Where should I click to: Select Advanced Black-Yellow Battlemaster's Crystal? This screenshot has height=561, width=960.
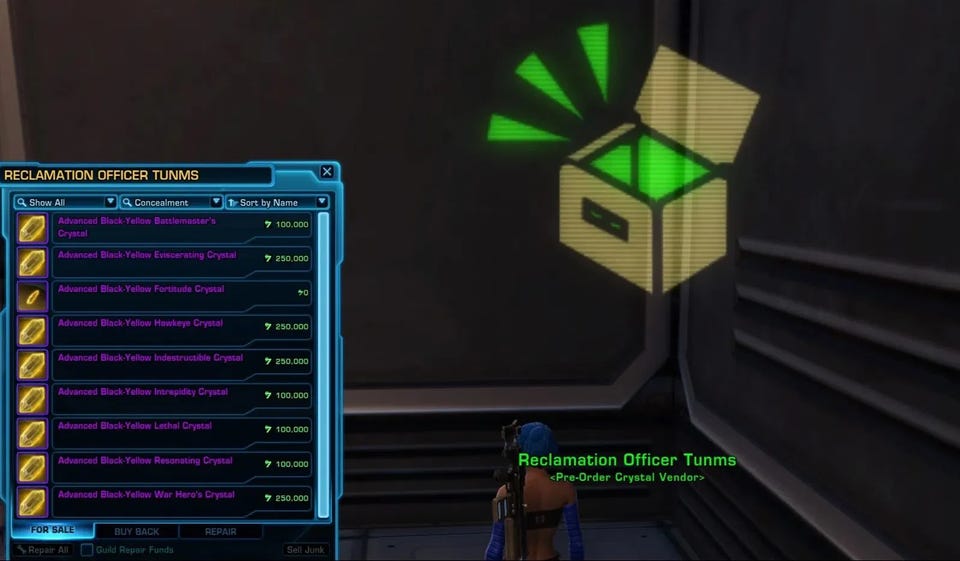(x=165, y=228)
